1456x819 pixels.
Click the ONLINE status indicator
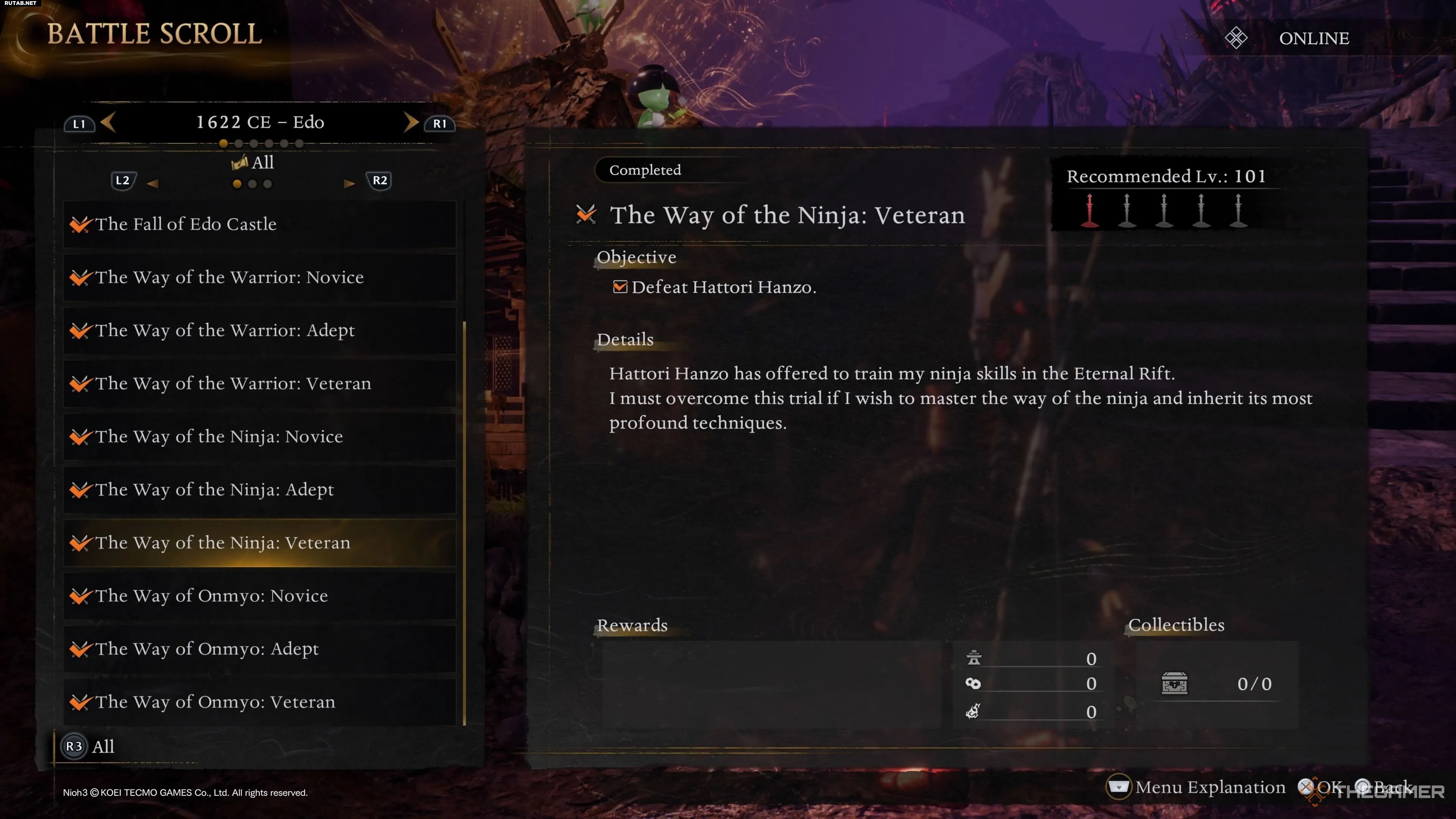pyautogui.click(x=1313, y=38)
